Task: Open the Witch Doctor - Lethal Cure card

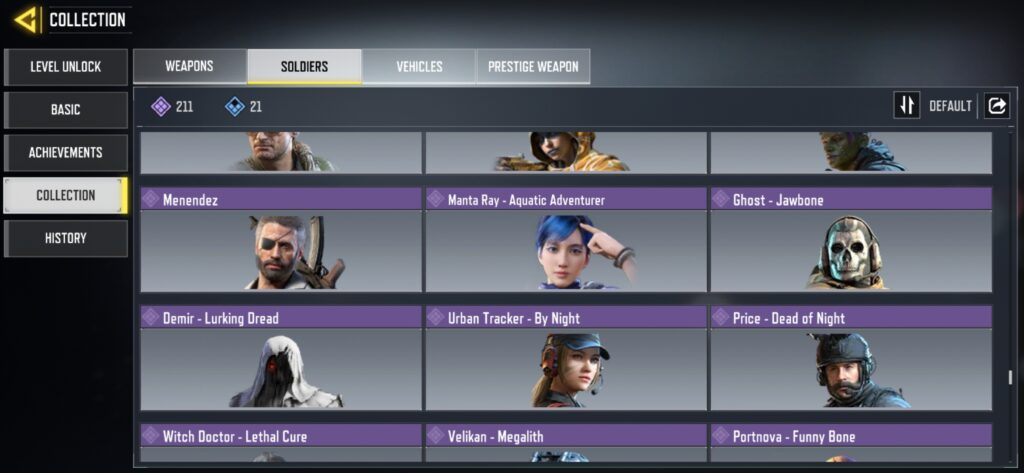Action: coord(281,443)
